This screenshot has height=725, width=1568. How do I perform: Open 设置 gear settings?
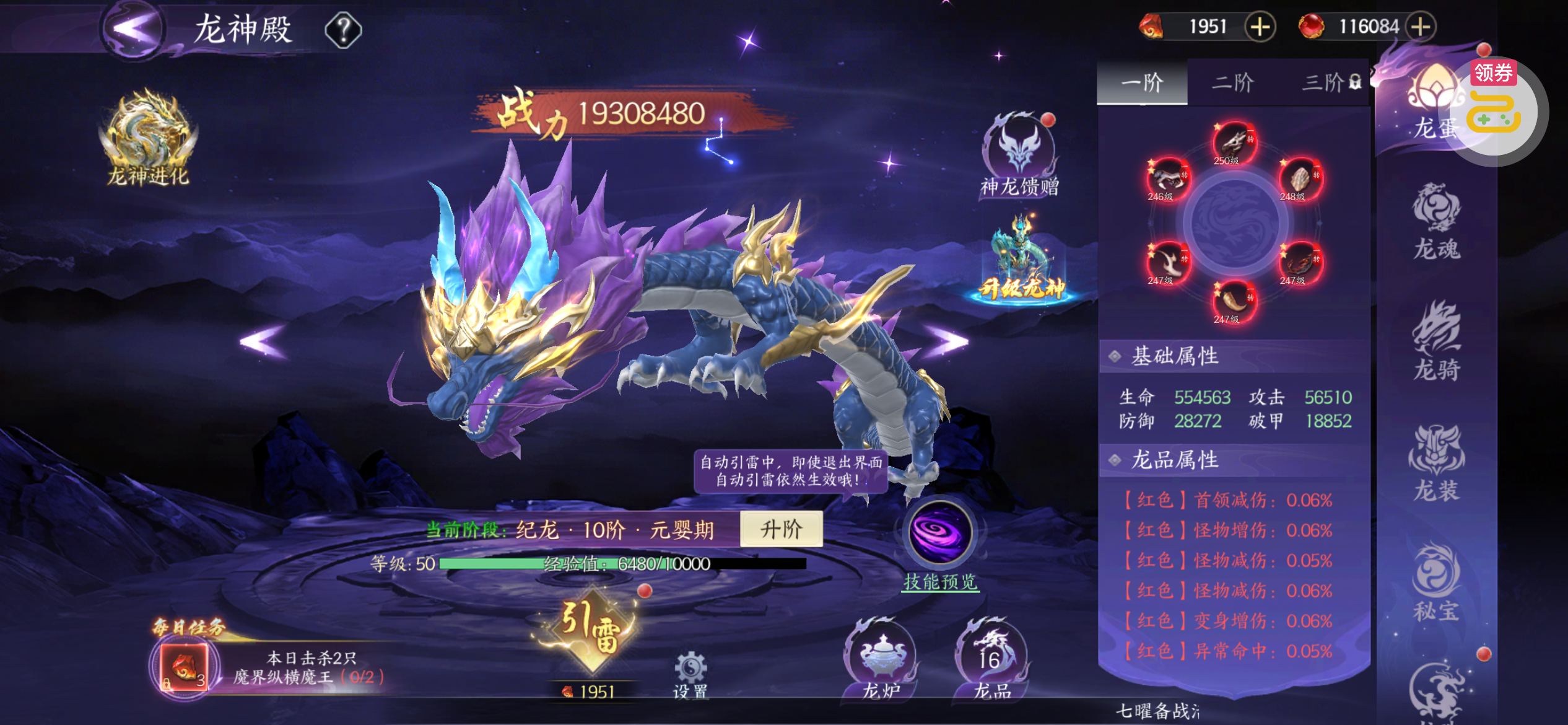pyautogui.click(x=690, y=674)
